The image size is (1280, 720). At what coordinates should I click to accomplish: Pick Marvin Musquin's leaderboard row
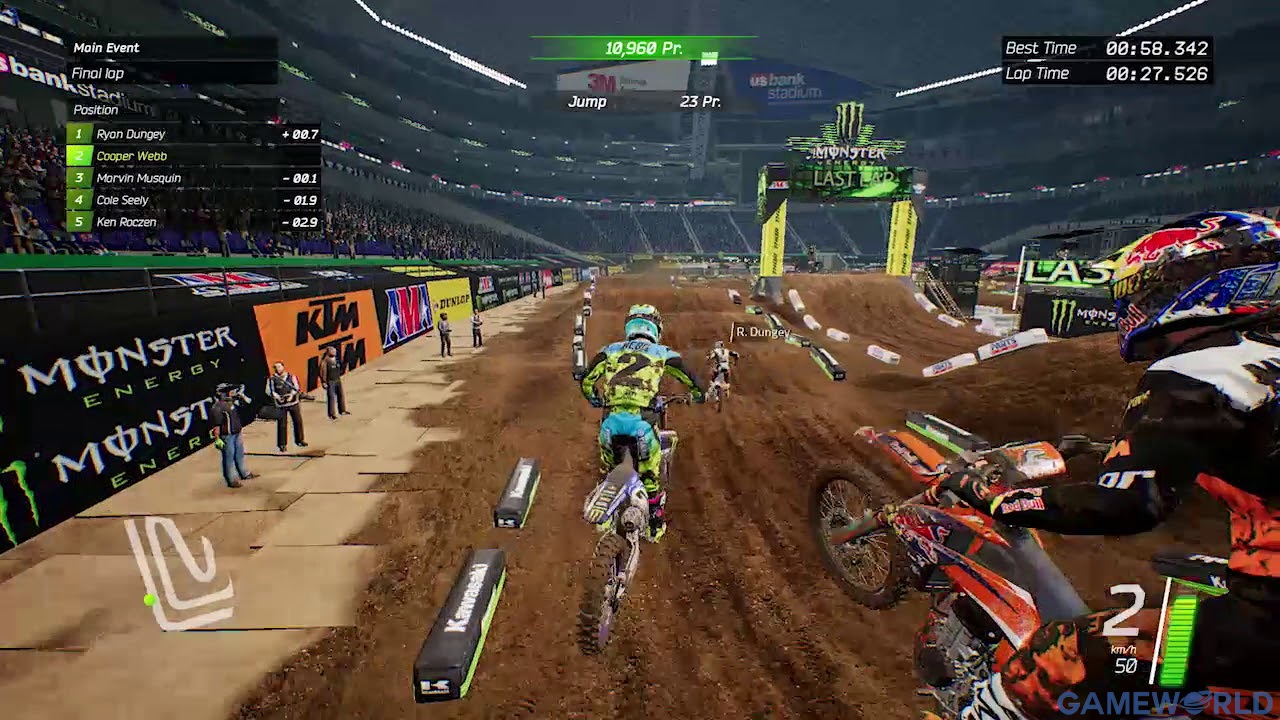[x=193, y=178]
